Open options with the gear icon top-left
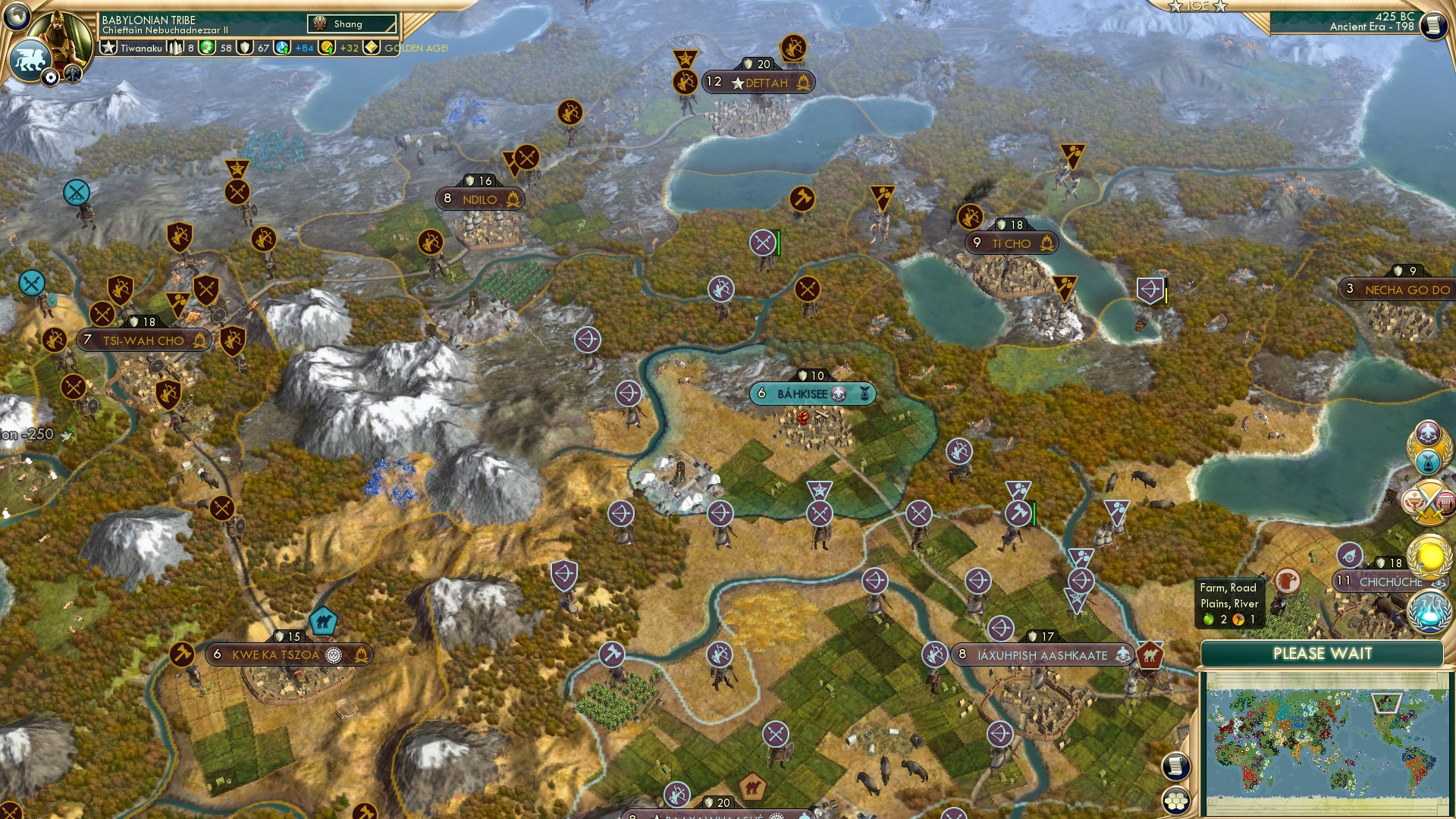 [x=50, y=77]
